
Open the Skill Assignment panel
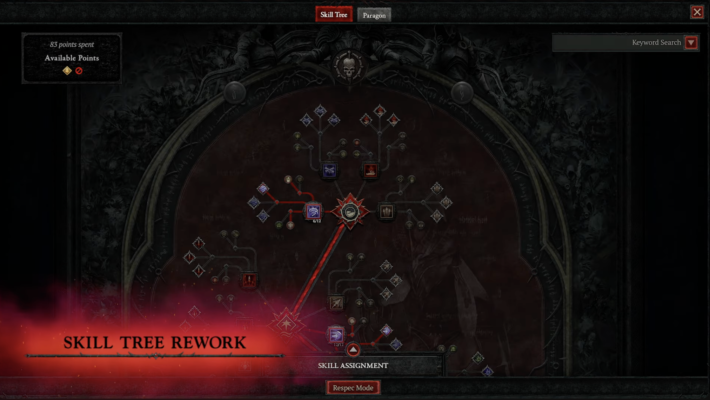pyautogui.click(x=353, y=365)
